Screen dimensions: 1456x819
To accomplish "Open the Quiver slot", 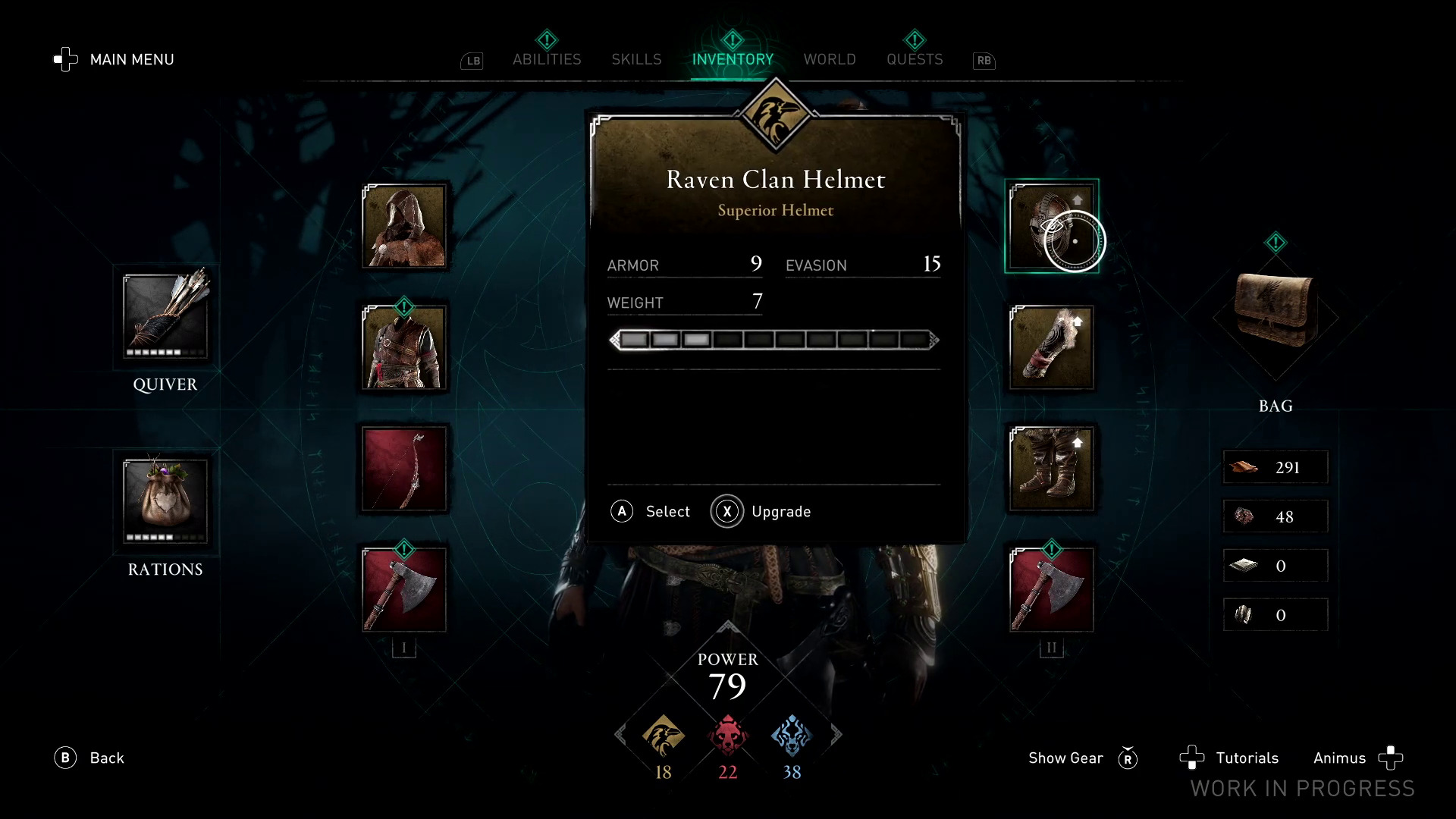I will click(x=165, y=315).
